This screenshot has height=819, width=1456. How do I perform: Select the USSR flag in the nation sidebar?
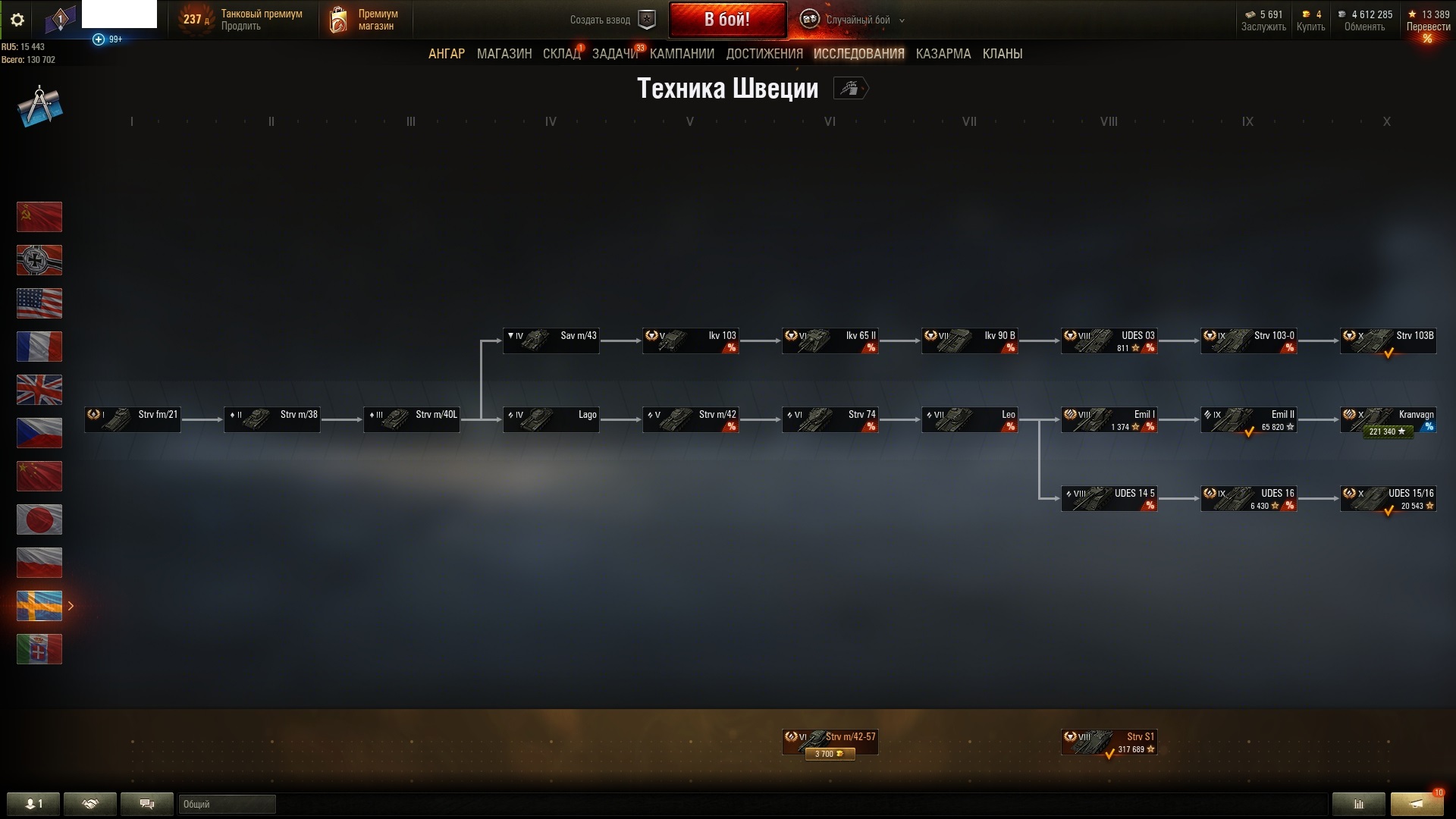pos(39,217)
